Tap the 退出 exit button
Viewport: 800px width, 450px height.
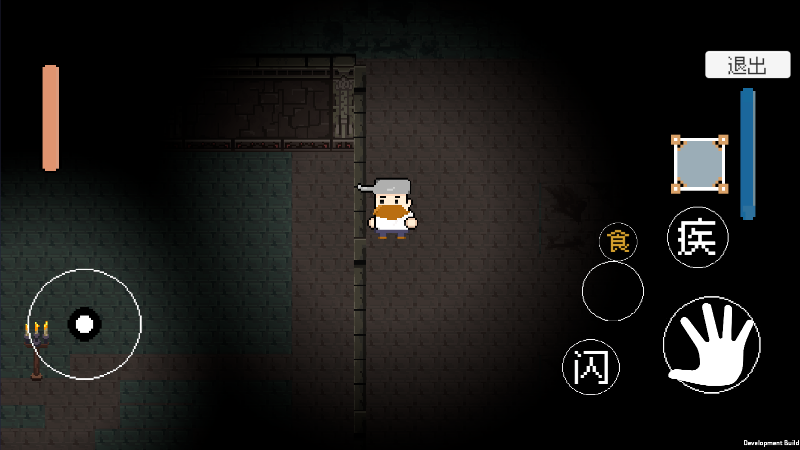click(x=748, y=66)
